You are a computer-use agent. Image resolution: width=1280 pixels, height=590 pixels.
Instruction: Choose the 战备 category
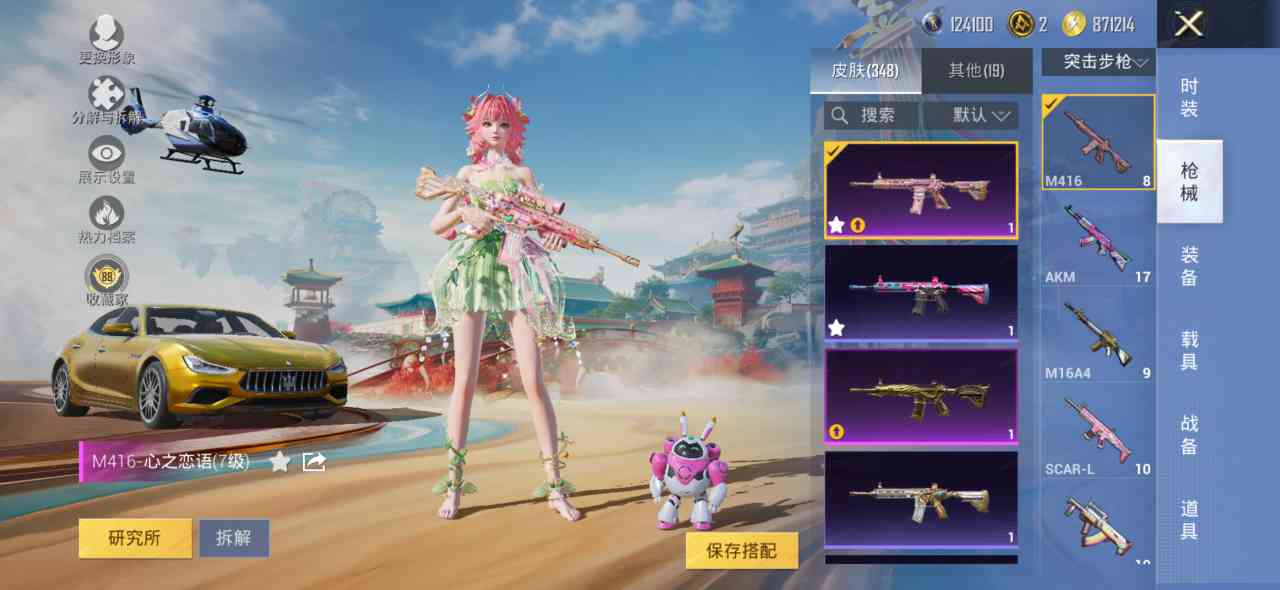[1189, 435]
